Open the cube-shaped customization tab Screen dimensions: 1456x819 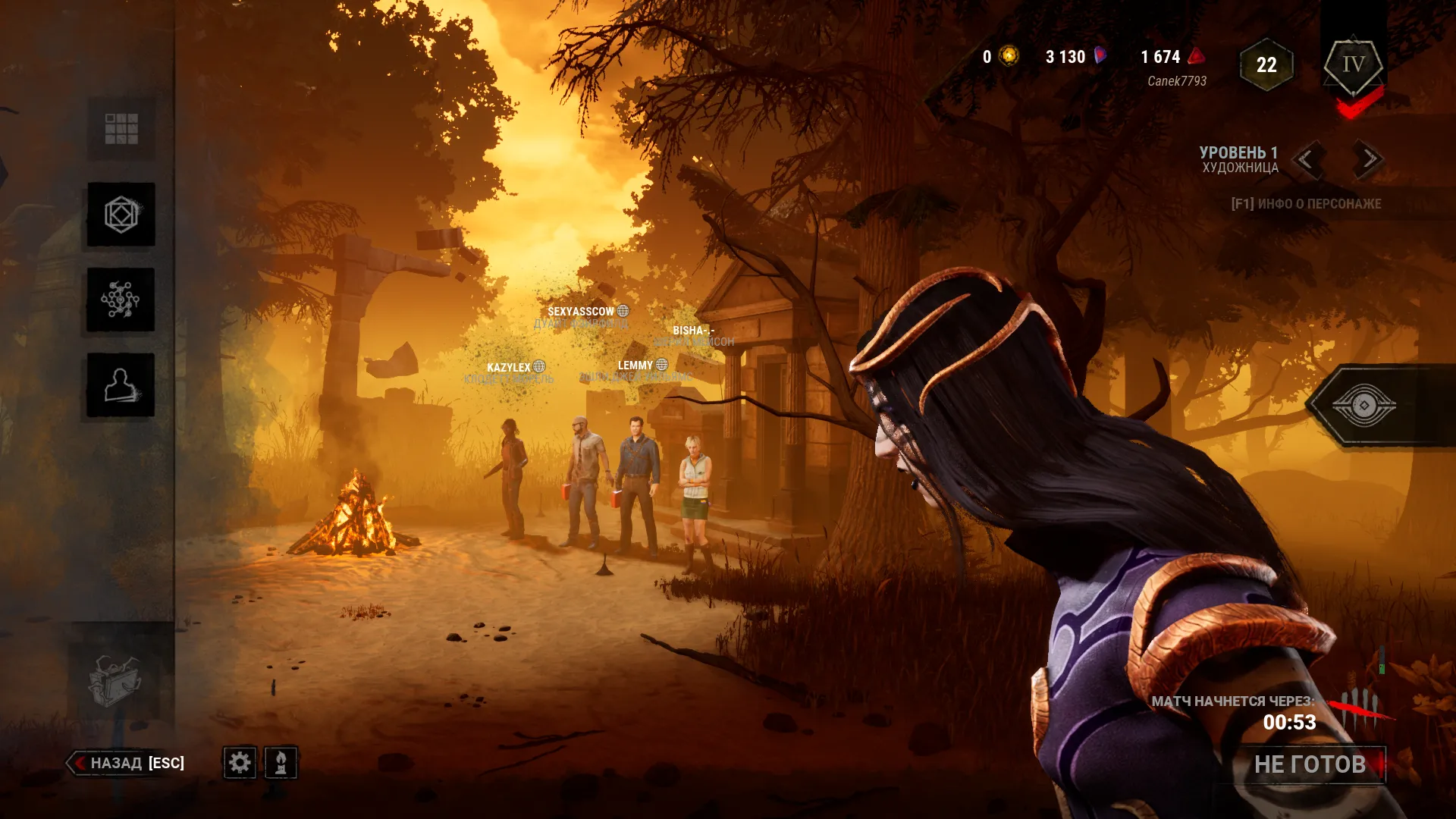click(x=121, y=215)
